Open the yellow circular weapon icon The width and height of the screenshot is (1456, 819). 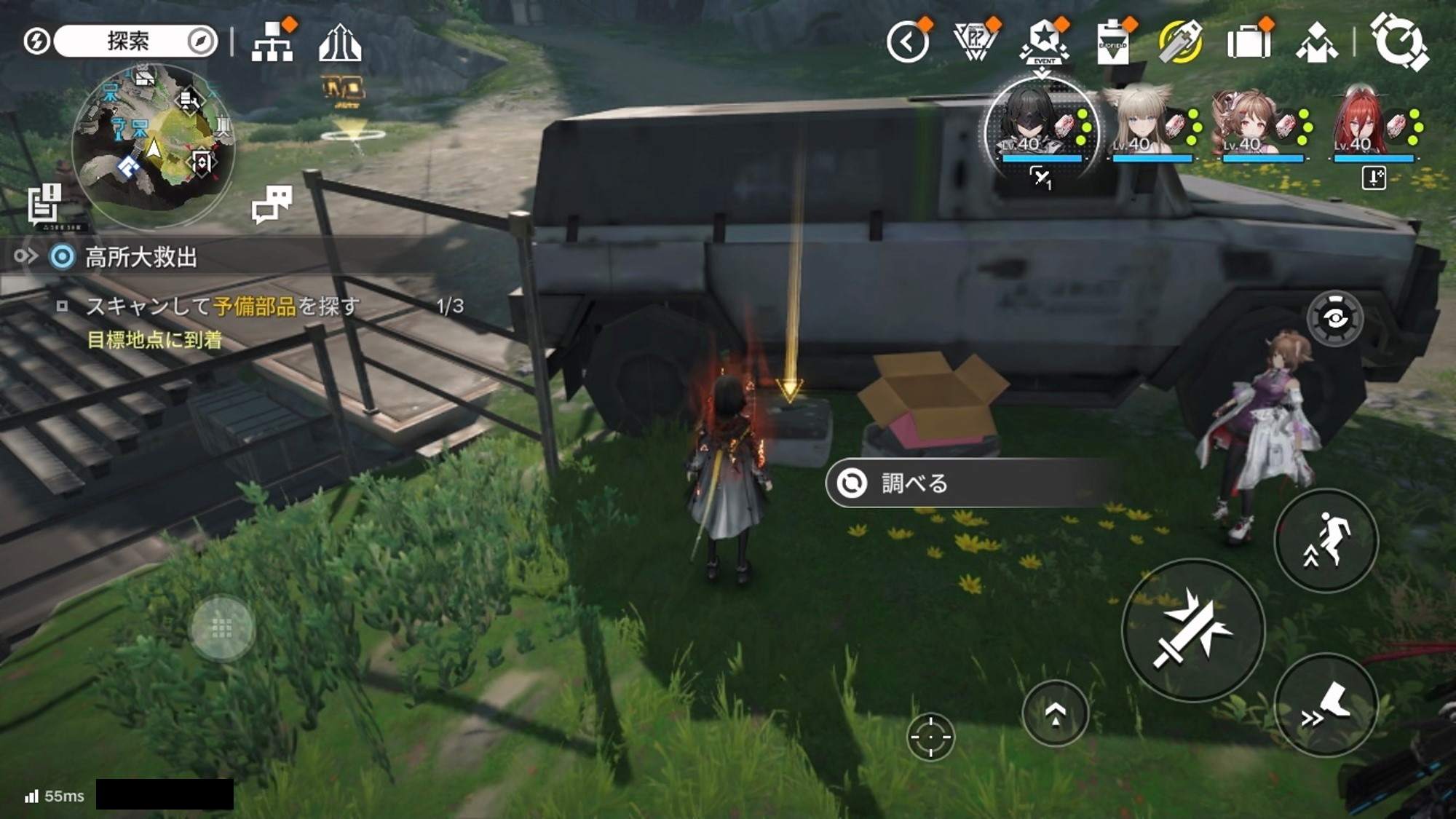[1180, 43]
